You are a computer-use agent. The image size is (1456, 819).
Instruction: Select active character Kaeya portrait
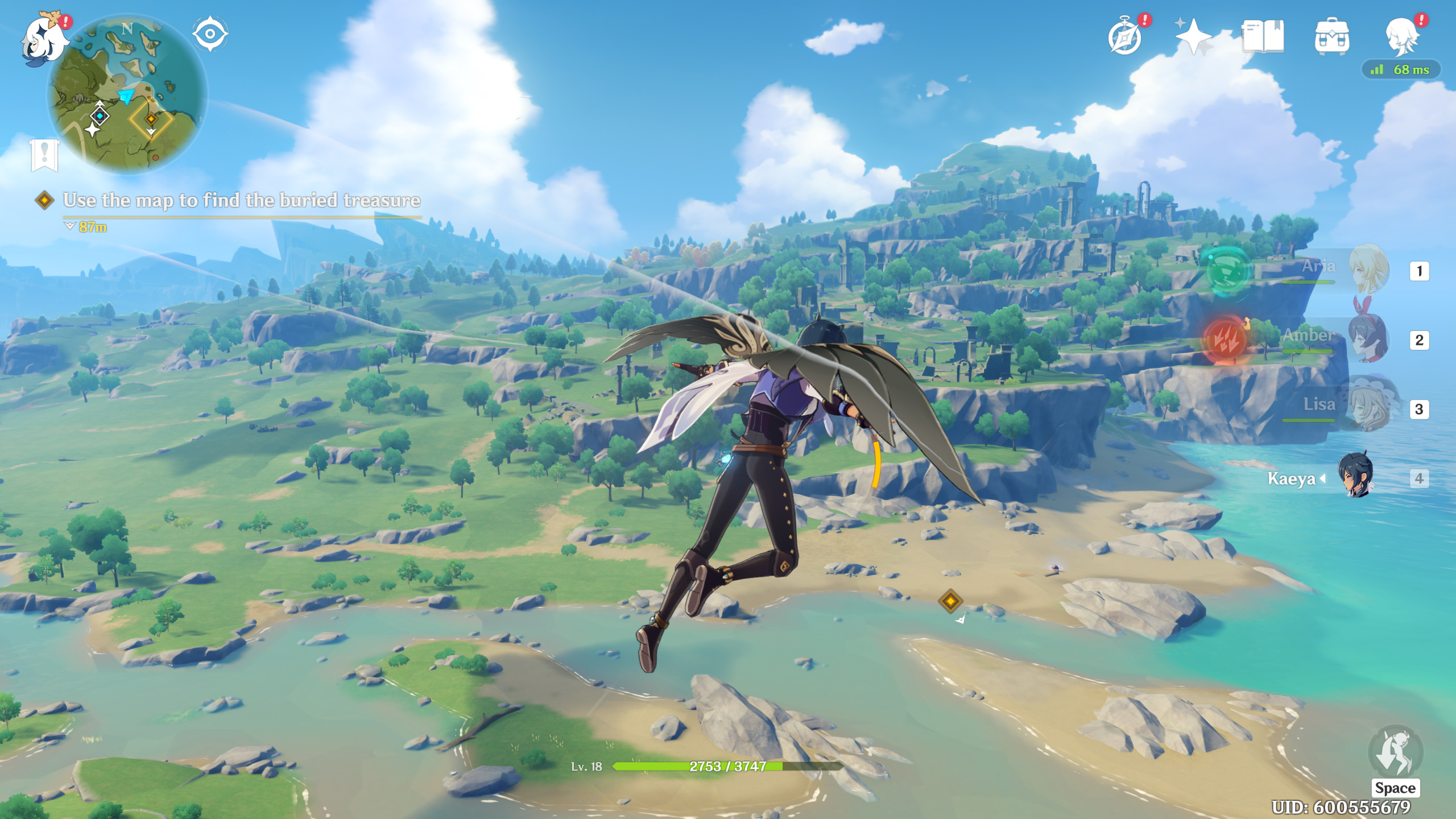tap(1357, 475)
